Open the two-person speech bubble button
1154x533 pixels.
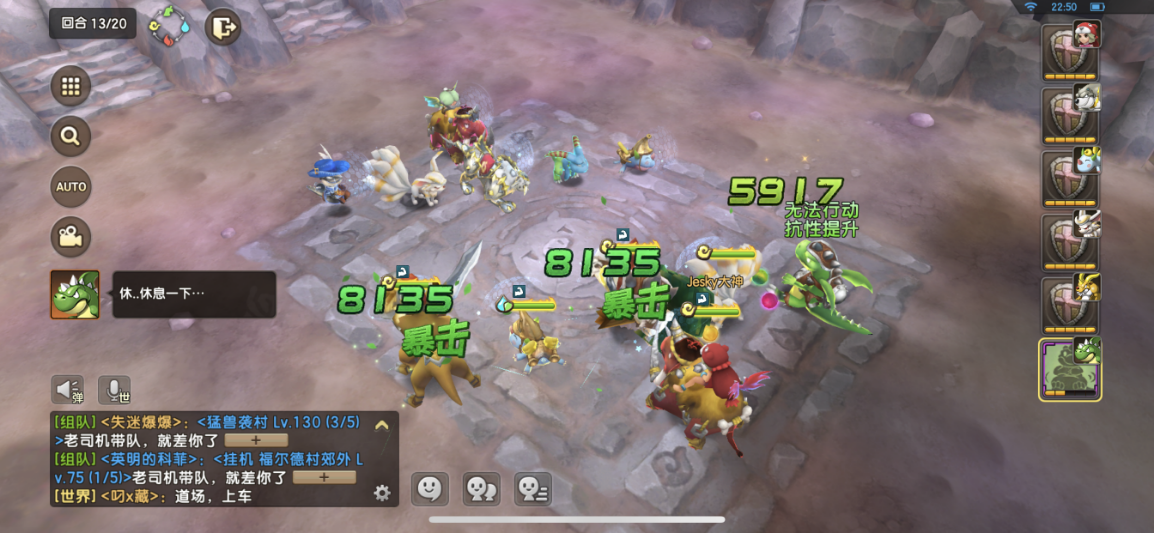(481, 488)
